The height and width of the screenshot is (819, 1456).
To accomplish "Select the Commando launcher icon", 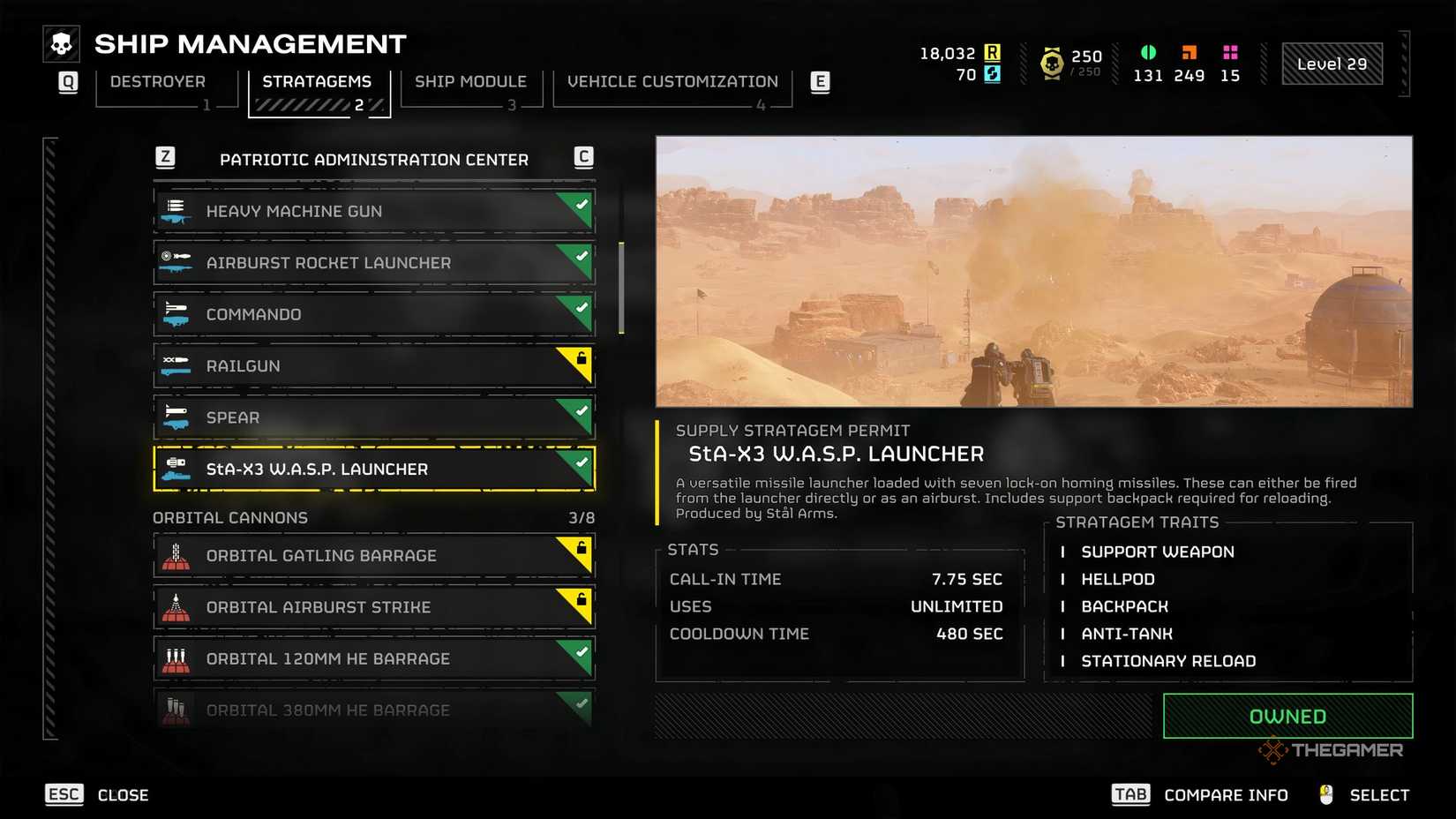I will tap(176, 313).
